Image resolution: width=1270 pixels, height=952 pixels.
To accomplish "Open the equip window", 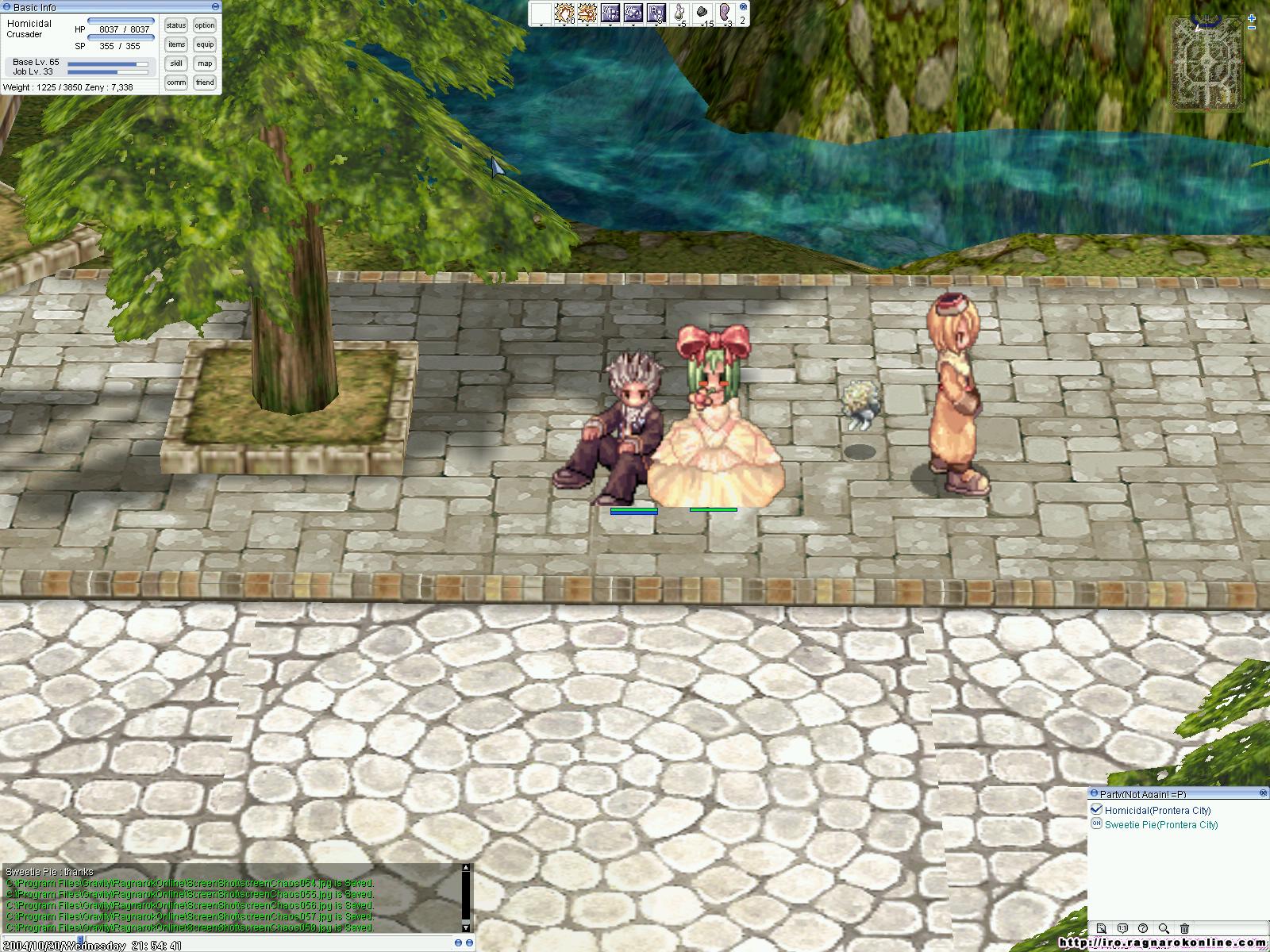I will 205,44.
